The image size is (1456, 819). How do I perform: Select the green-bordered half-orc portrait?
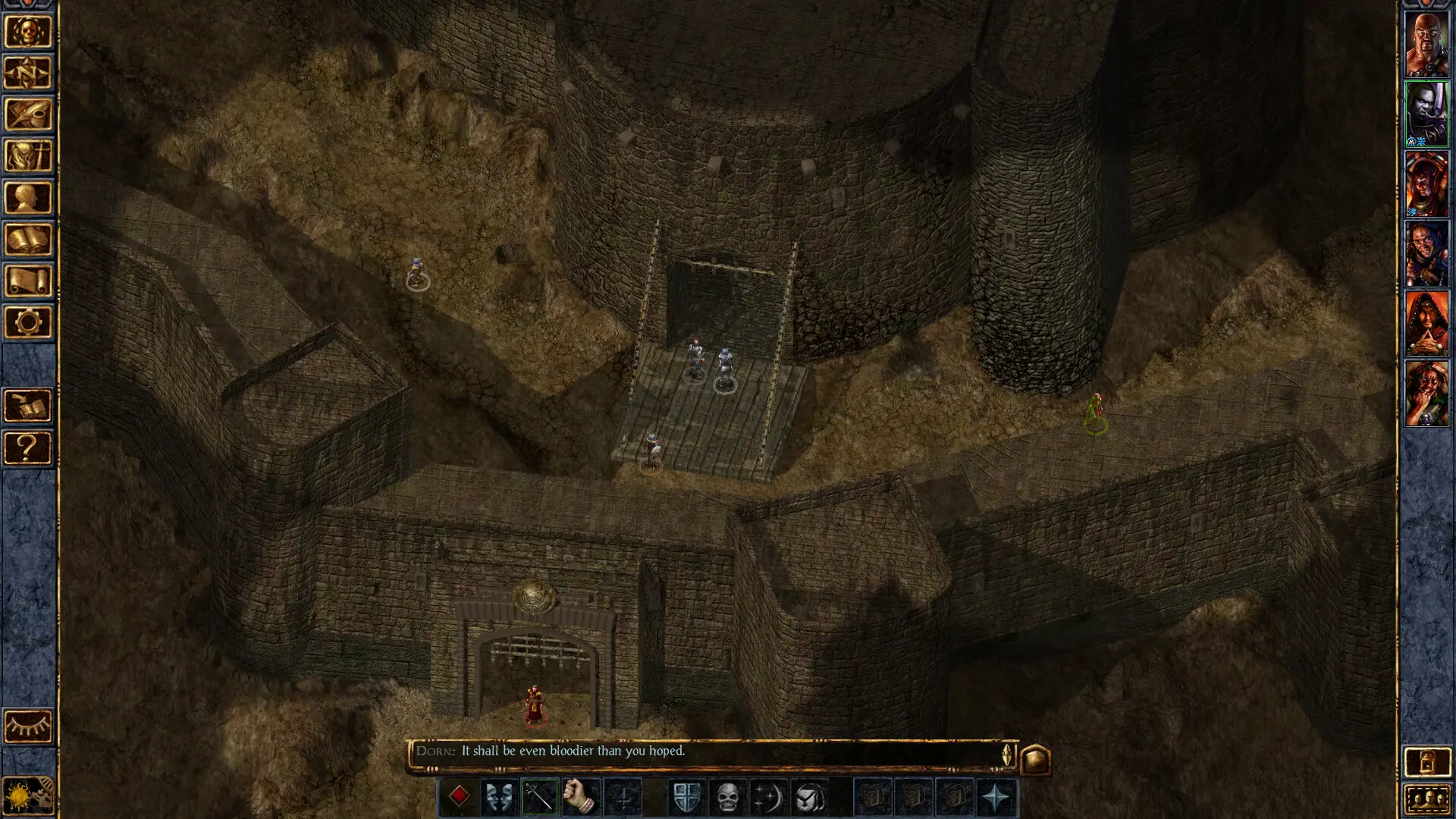coord(1426,114)
